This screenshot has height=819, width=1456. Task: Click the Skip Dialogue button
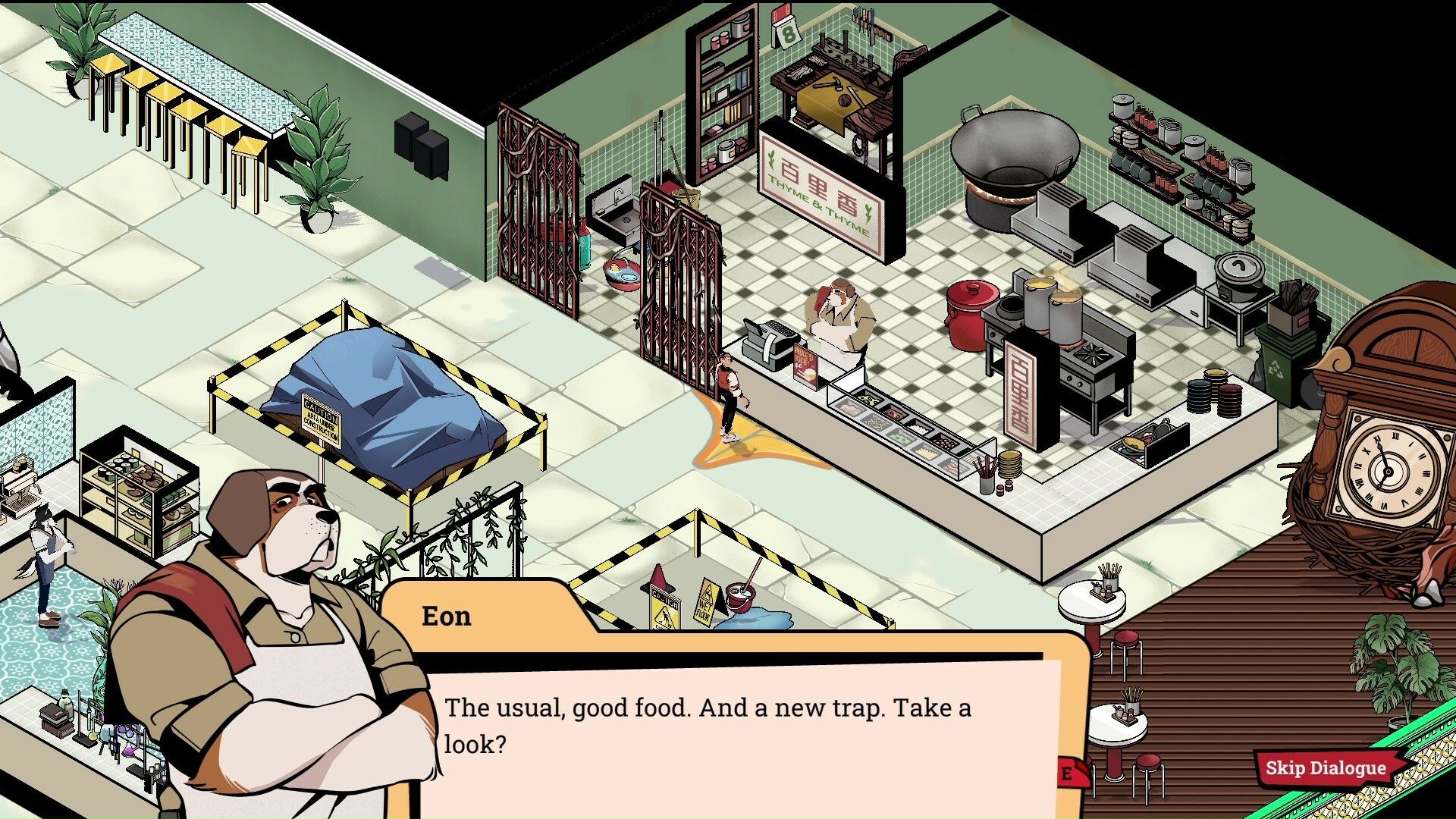point(1326,767)
